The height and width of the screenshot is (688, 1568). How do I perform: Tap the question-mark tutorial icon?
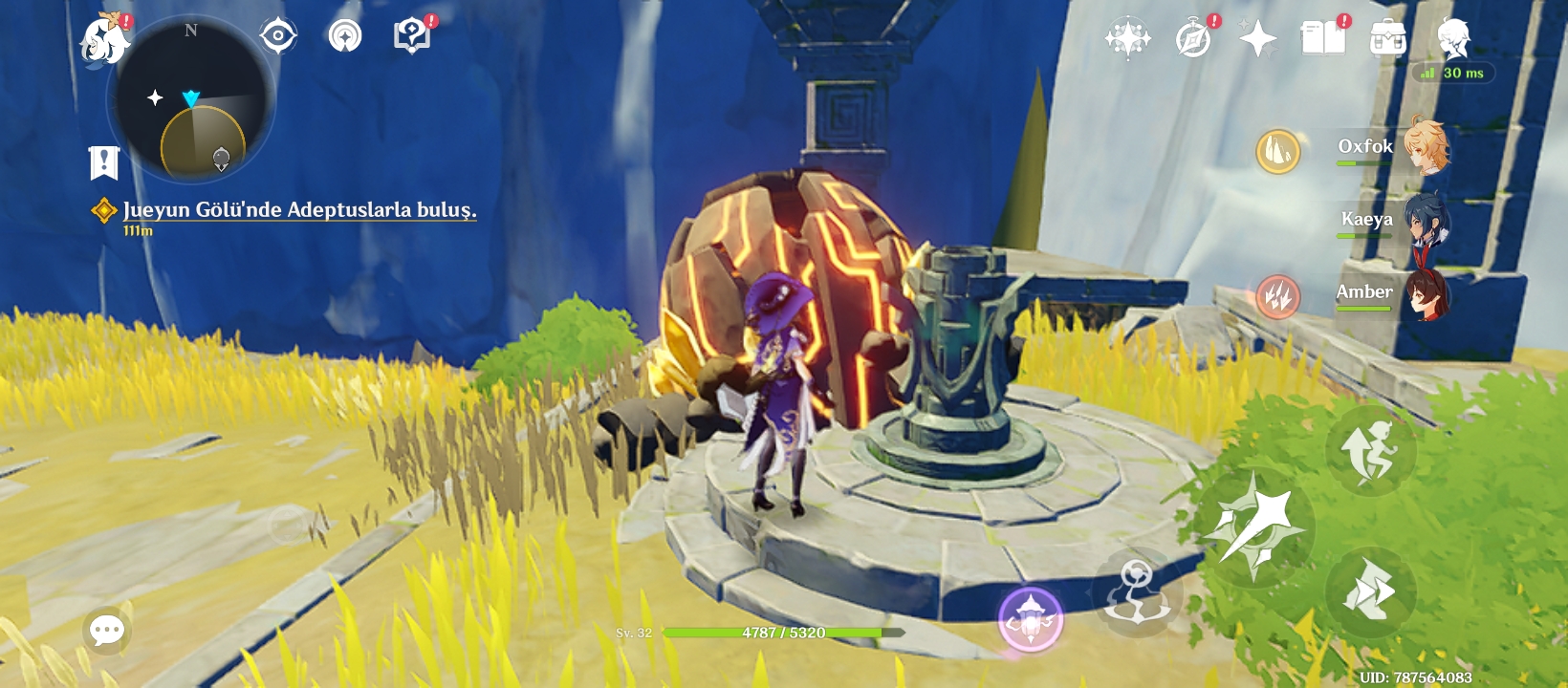412,36
